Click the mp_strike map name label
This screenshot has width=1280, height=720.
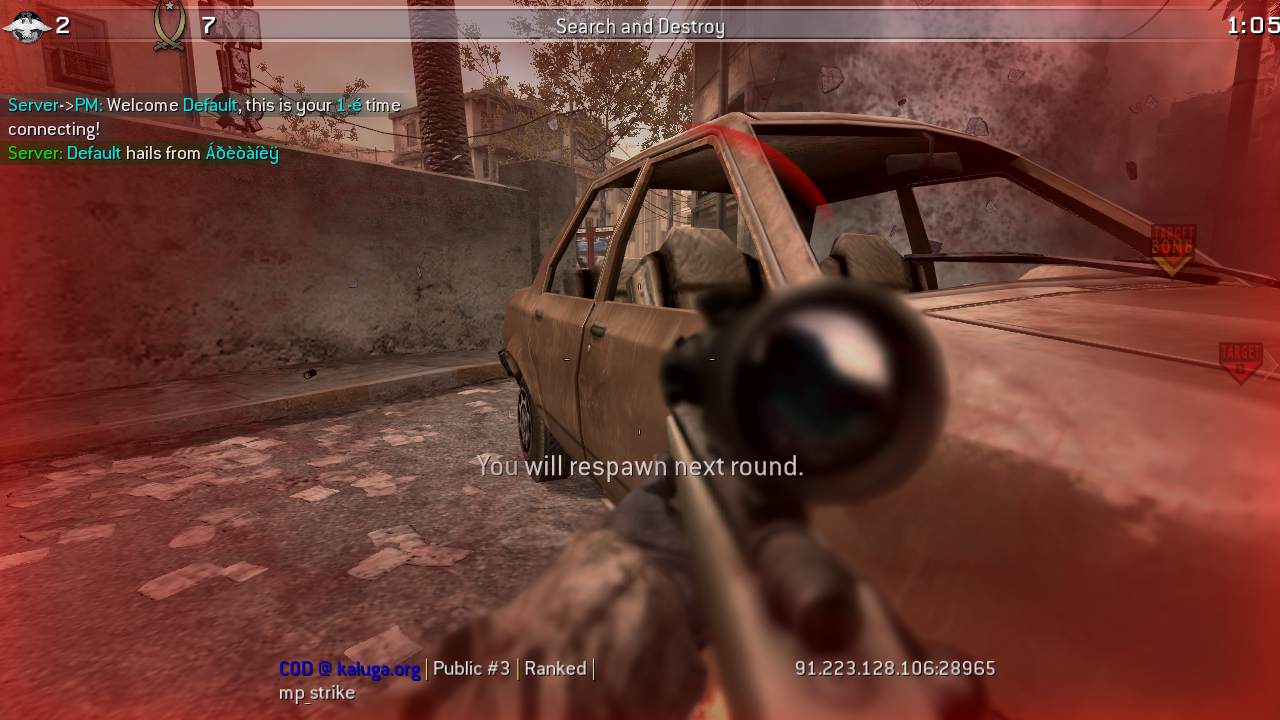(x=316, y=692)
